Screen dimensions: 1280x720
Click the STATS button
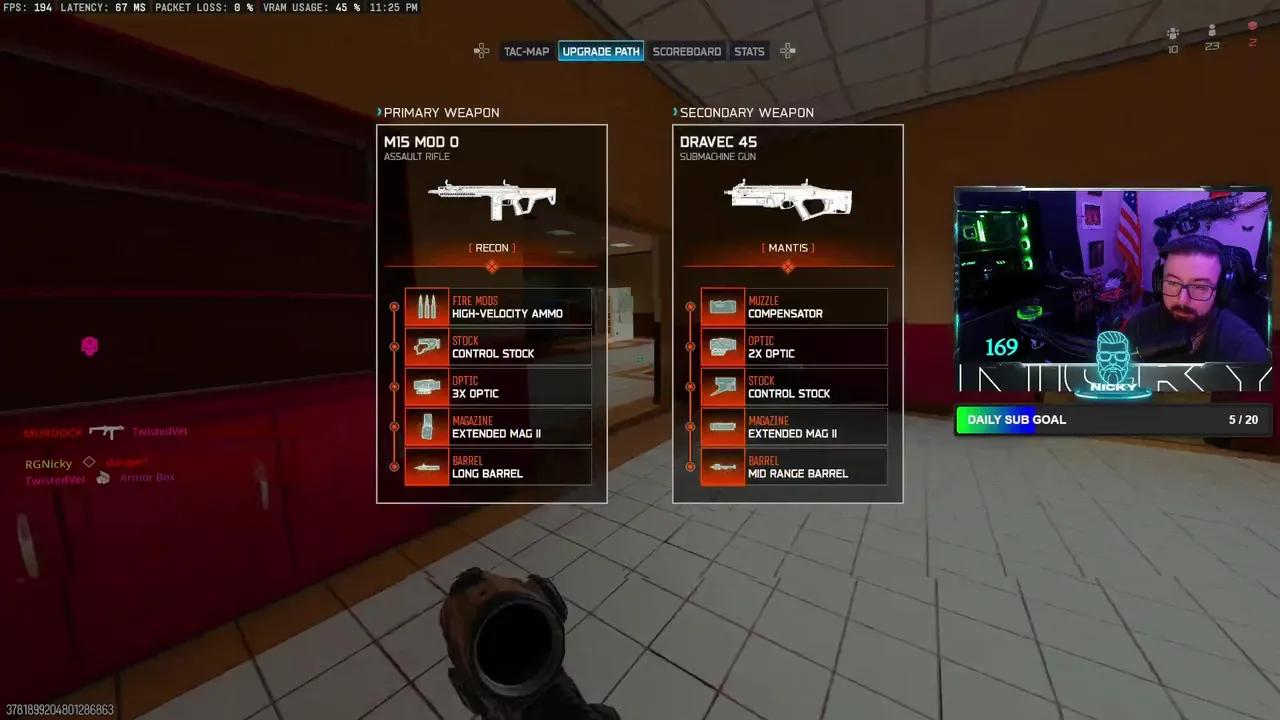click(749, 51)
